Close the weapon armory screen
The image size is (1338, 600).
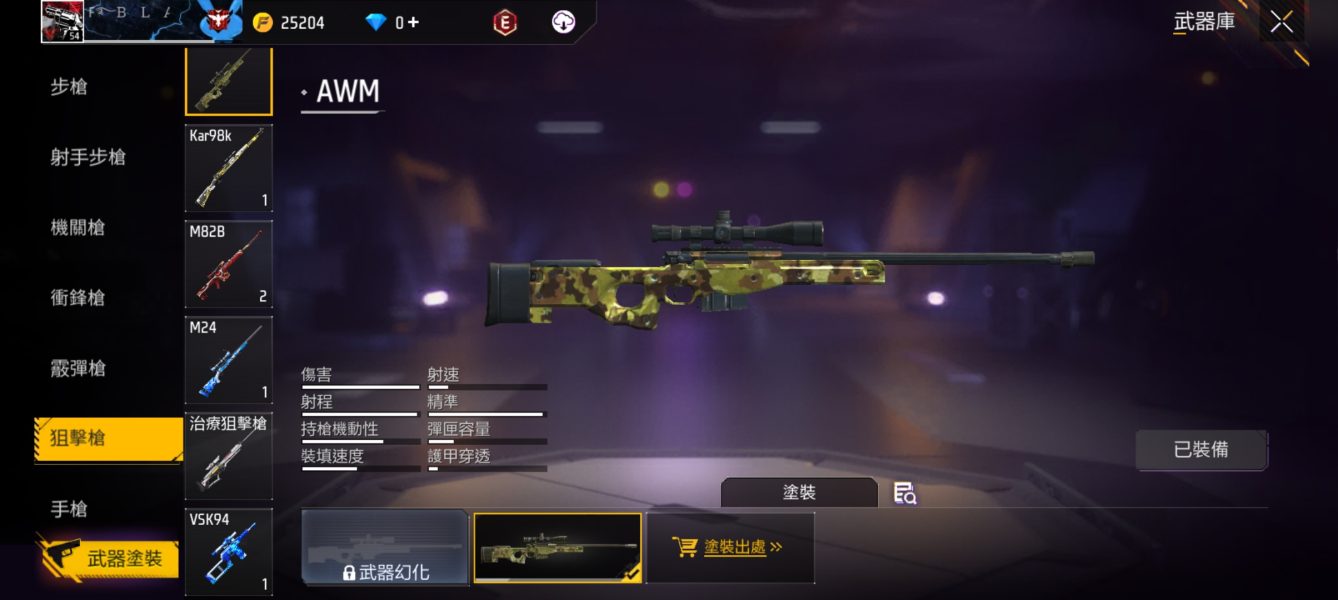pos(1281,23)
